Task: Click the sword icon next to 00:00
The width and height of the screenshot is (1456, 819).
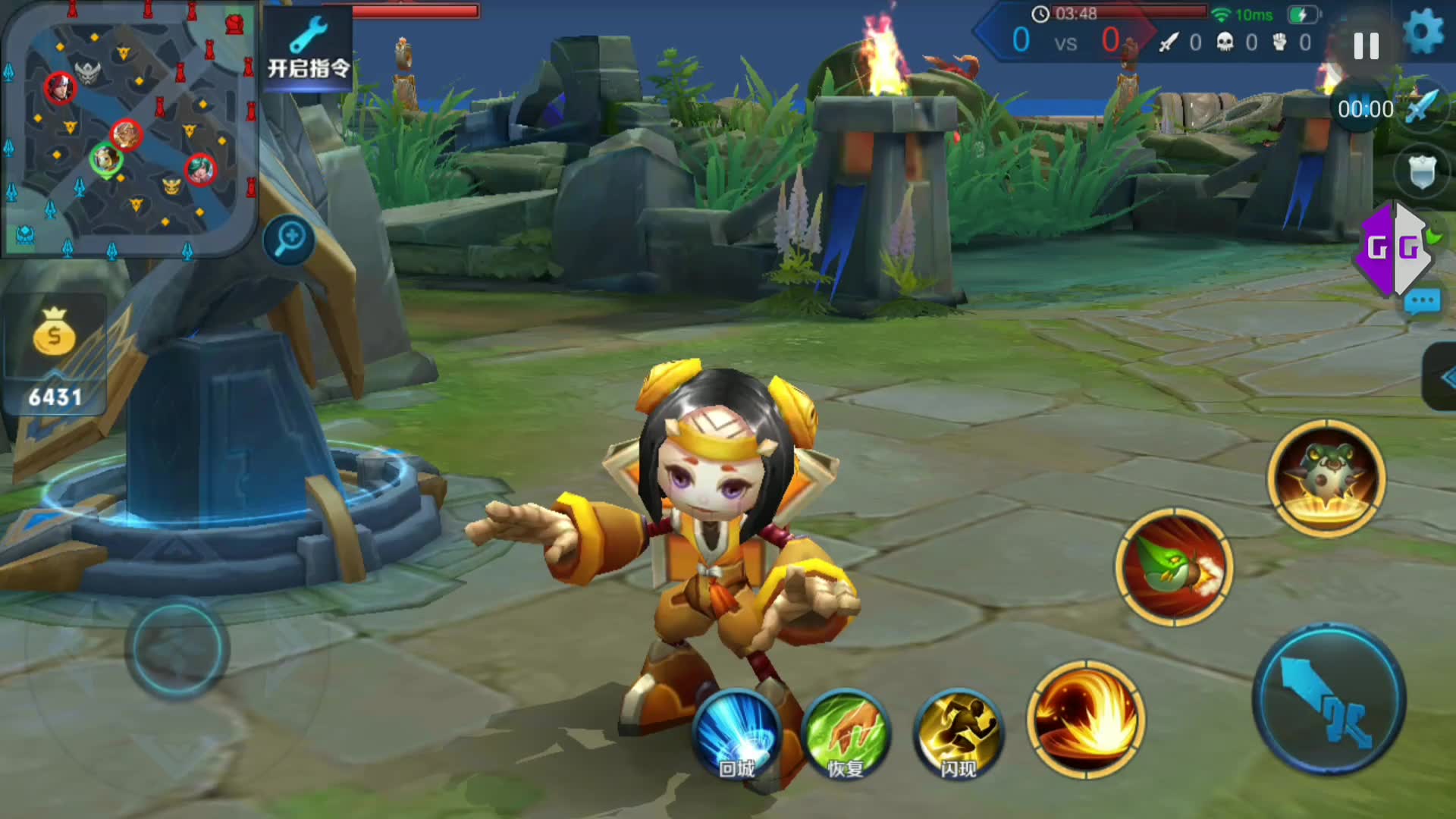Action: (1423, 108)
